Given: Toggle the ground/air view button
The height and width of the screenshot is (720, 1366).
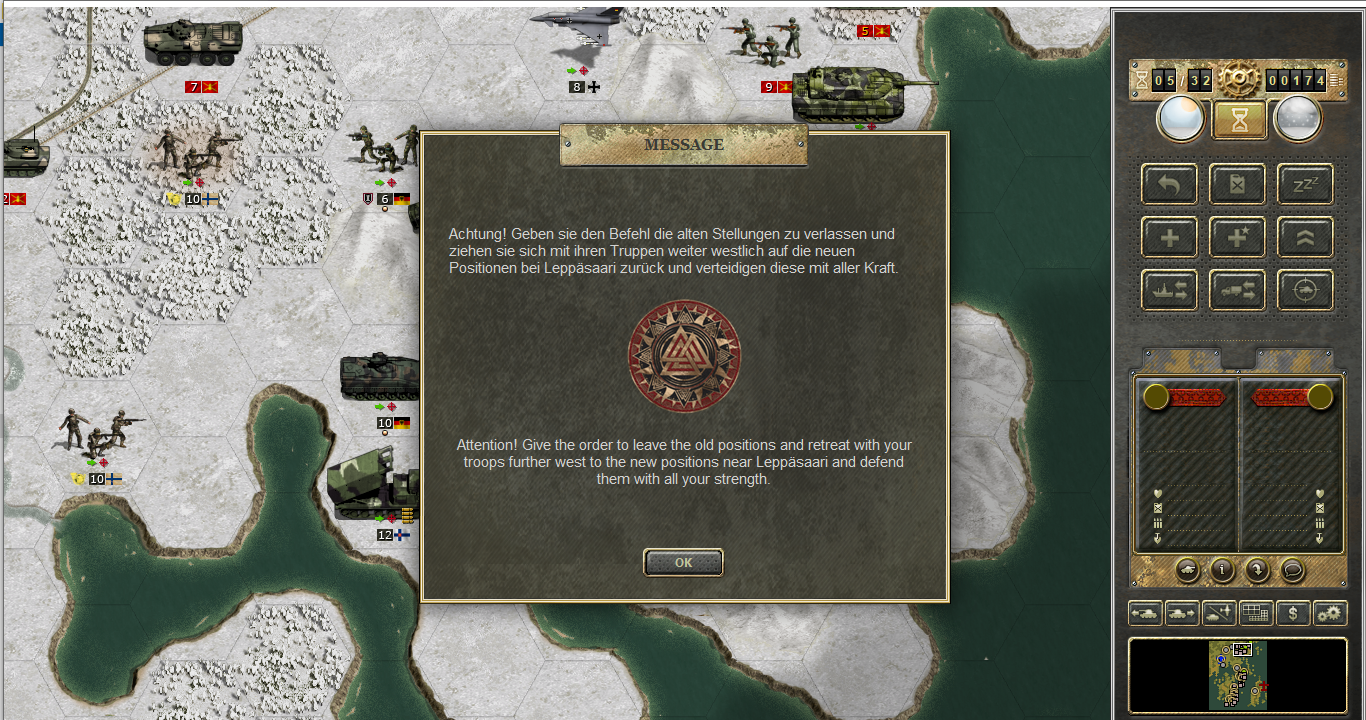Looking at the screenshot, I should tap(1219, 613).
